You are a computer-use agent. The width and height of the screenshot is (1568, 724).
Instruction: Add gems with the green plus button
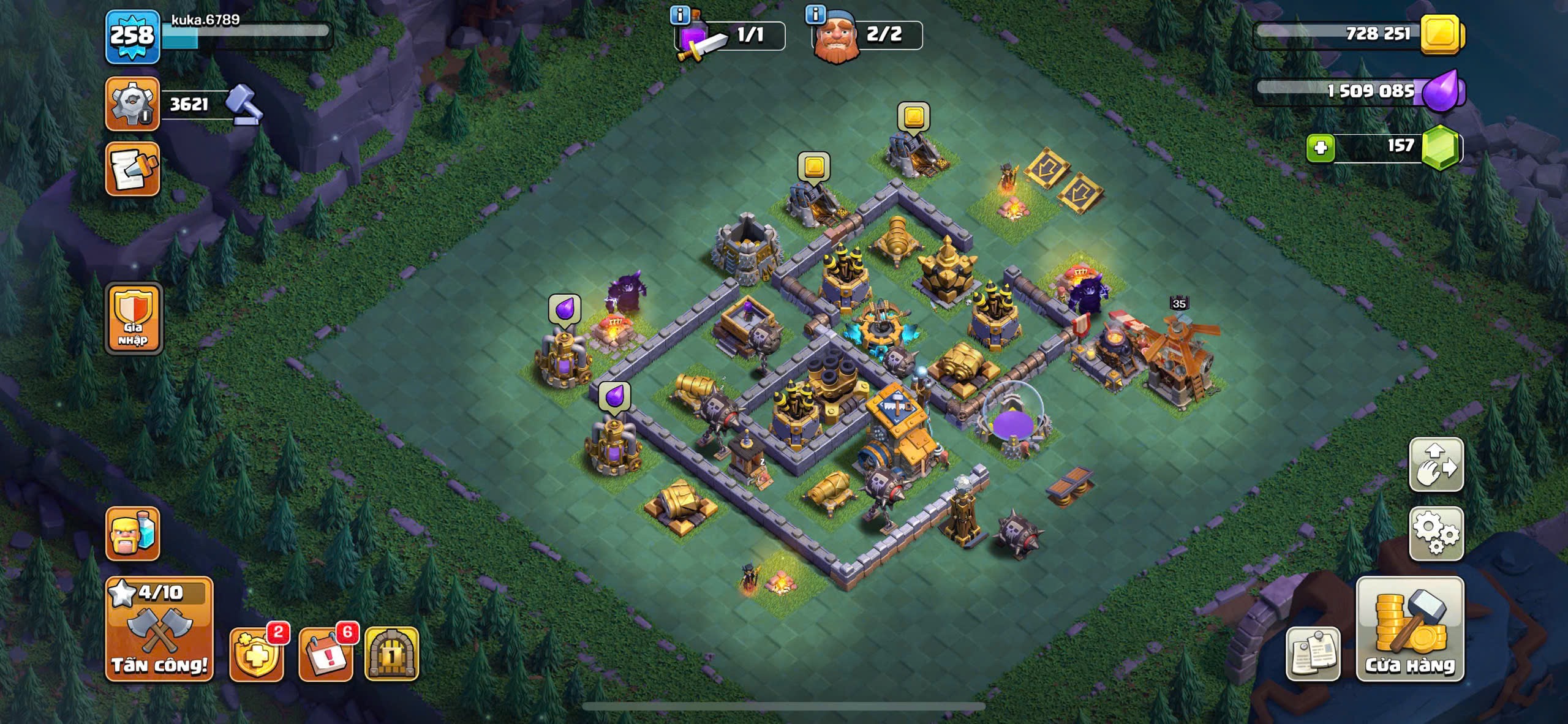coord(1321,148)
